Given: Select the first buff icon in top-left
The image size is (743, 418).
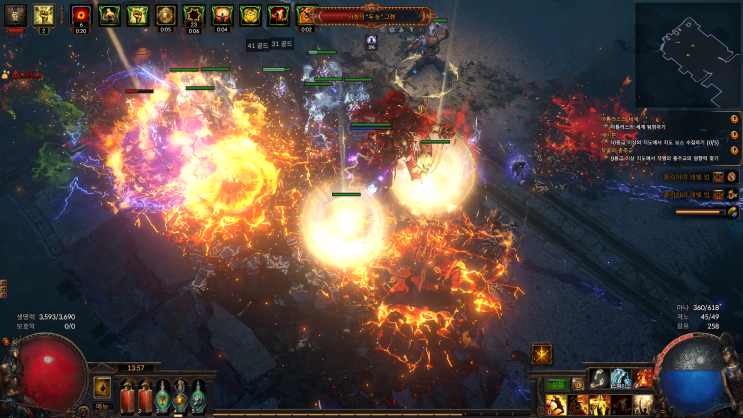Looking at the screenshot, I should pos(15,14).
